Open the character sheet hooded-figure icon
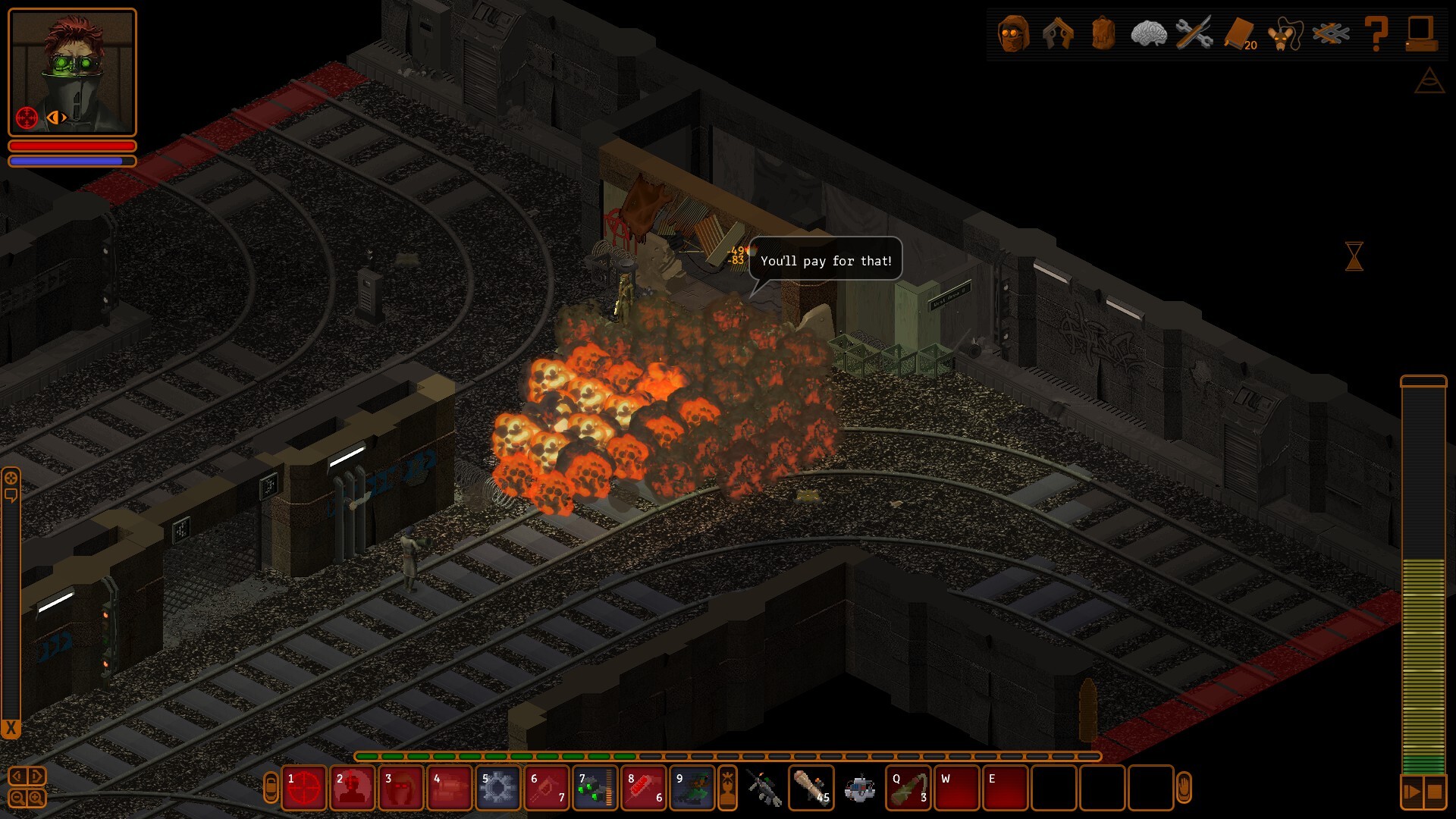Image resolution: width=1456 pixels, height=819 pixels. tap(1014, 34)
